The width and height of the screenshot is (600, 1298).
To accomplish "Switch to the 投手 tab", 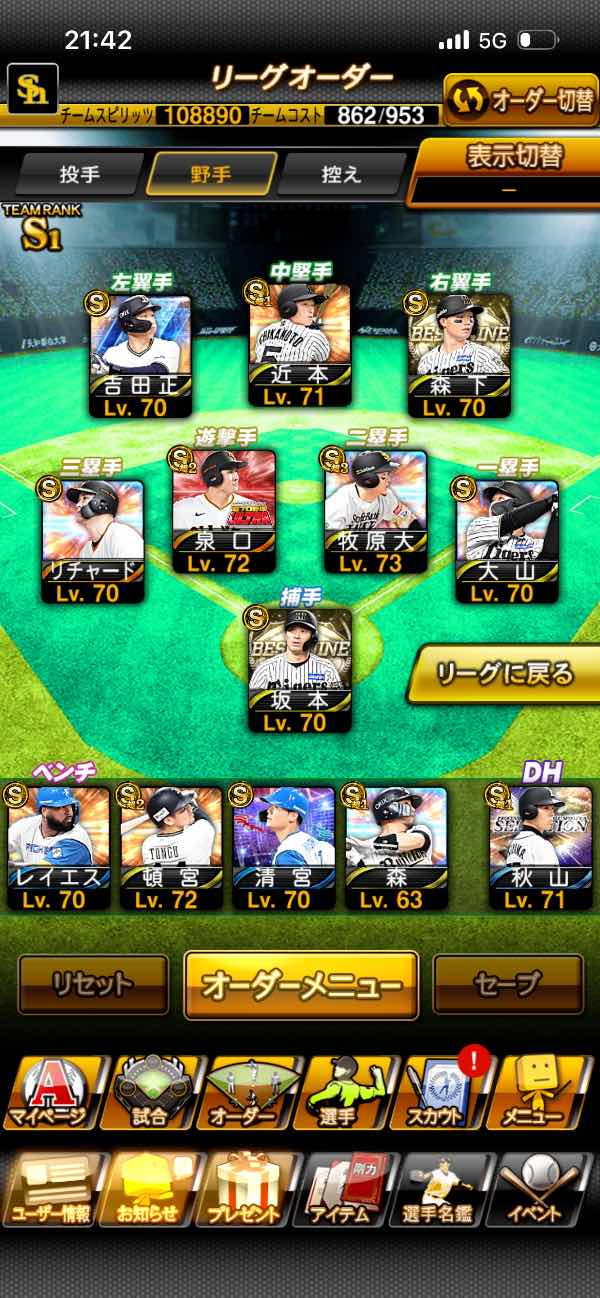I will [x=79, y=174].
